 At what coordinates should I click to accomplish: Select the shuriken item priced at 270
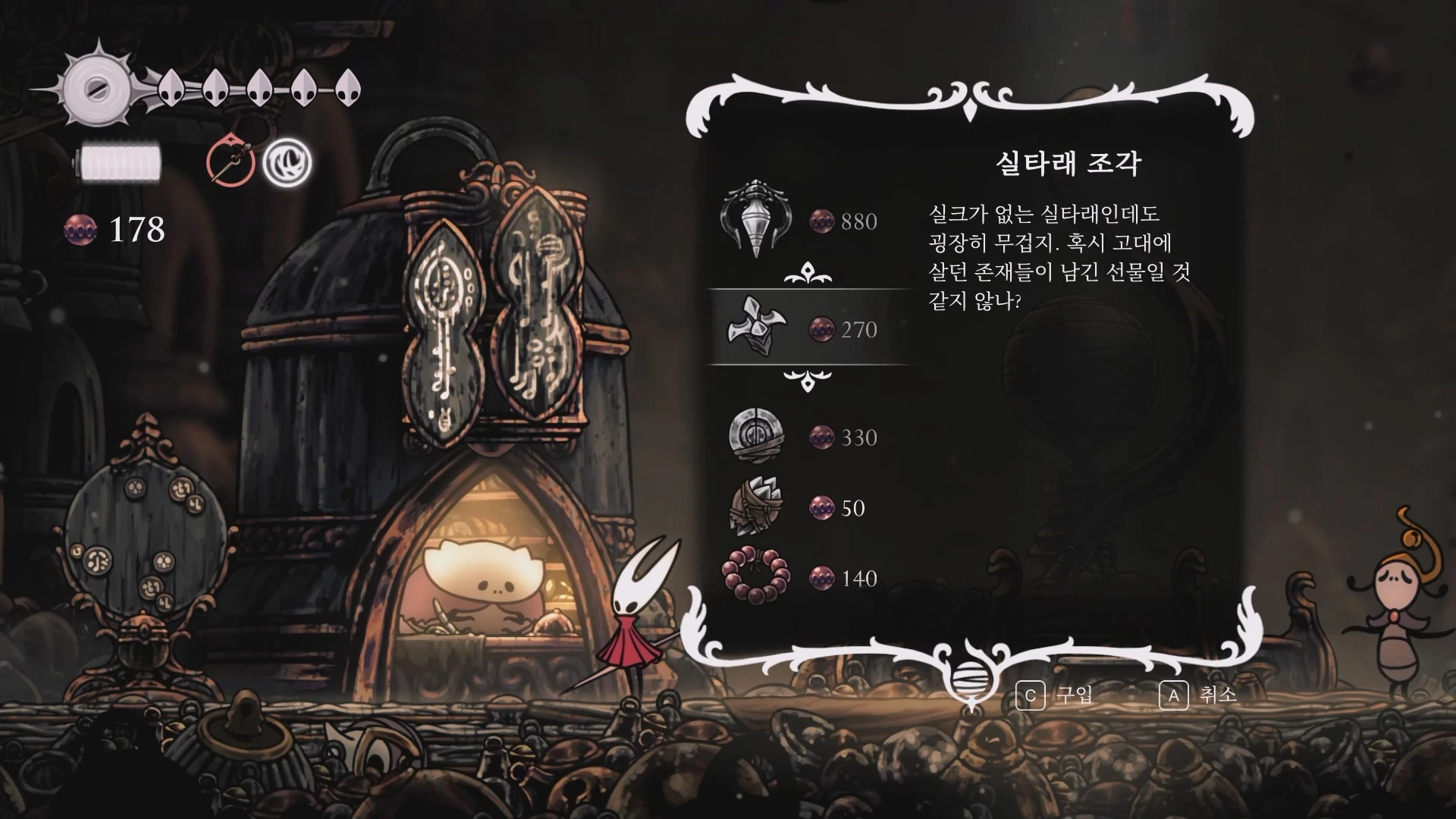(758, 330)
